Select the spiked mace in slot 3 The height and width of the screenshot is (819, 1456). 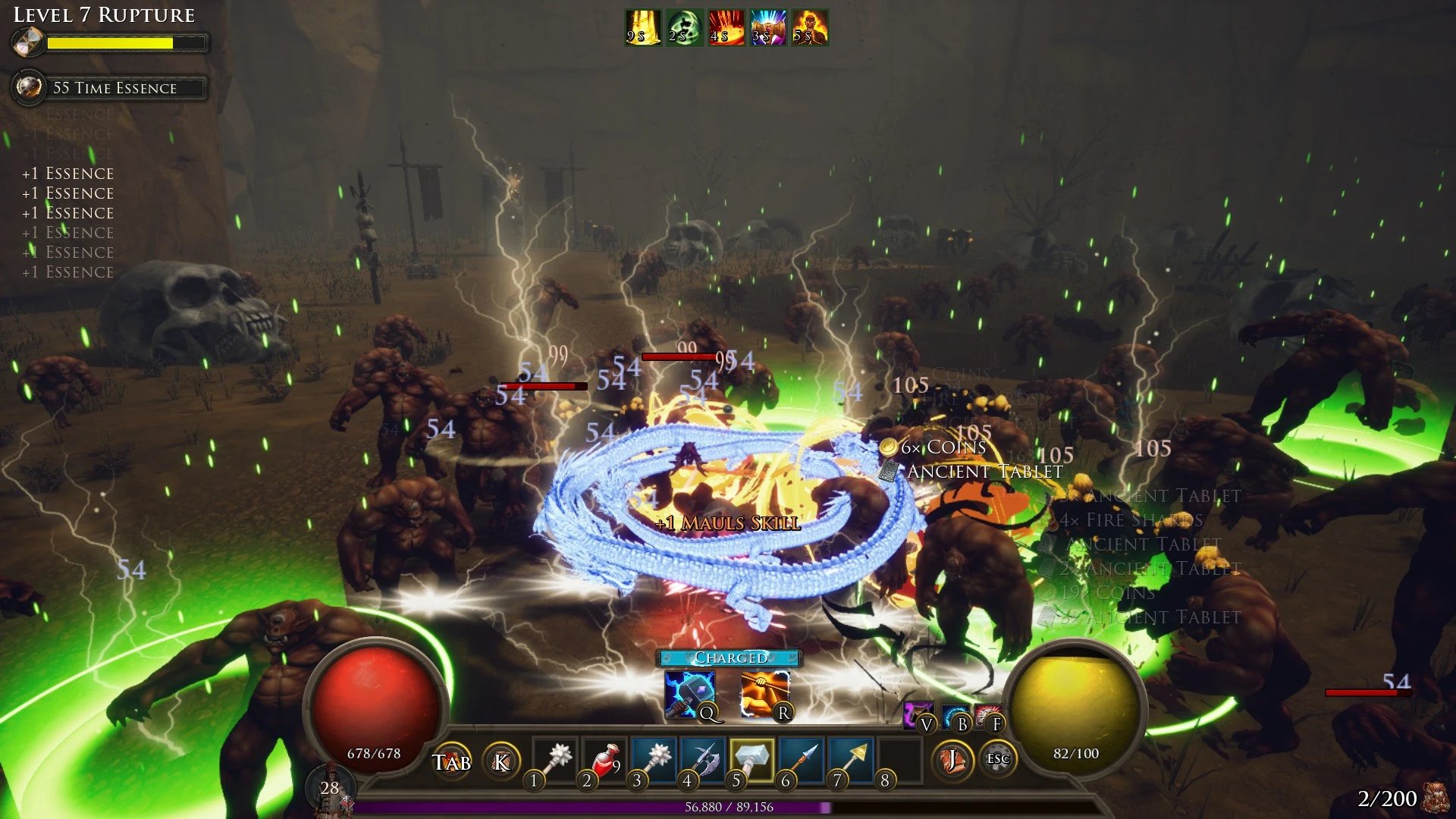[x=655, y=758]
